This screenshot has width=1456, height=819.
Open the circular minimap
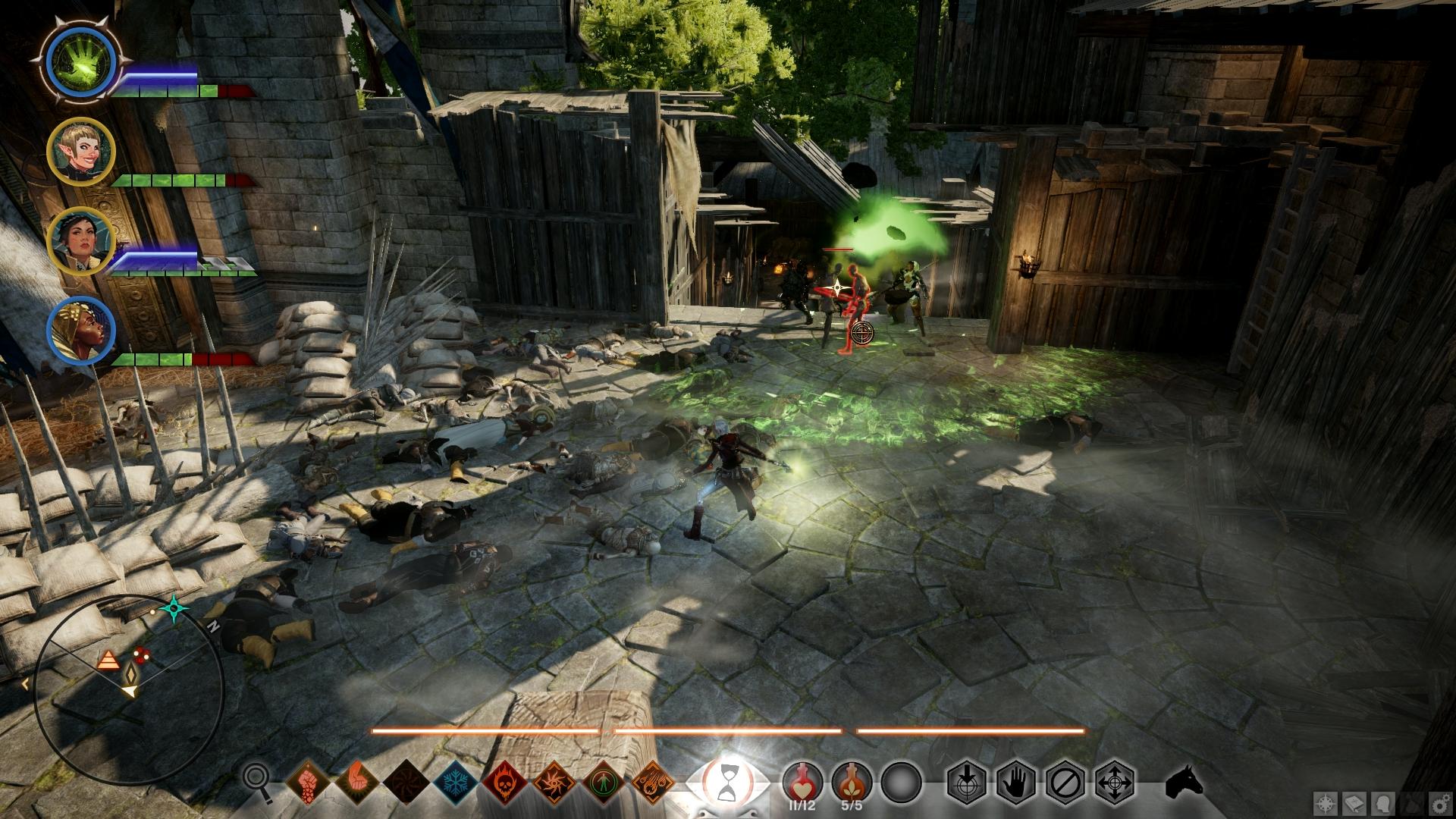coord(129,690)
